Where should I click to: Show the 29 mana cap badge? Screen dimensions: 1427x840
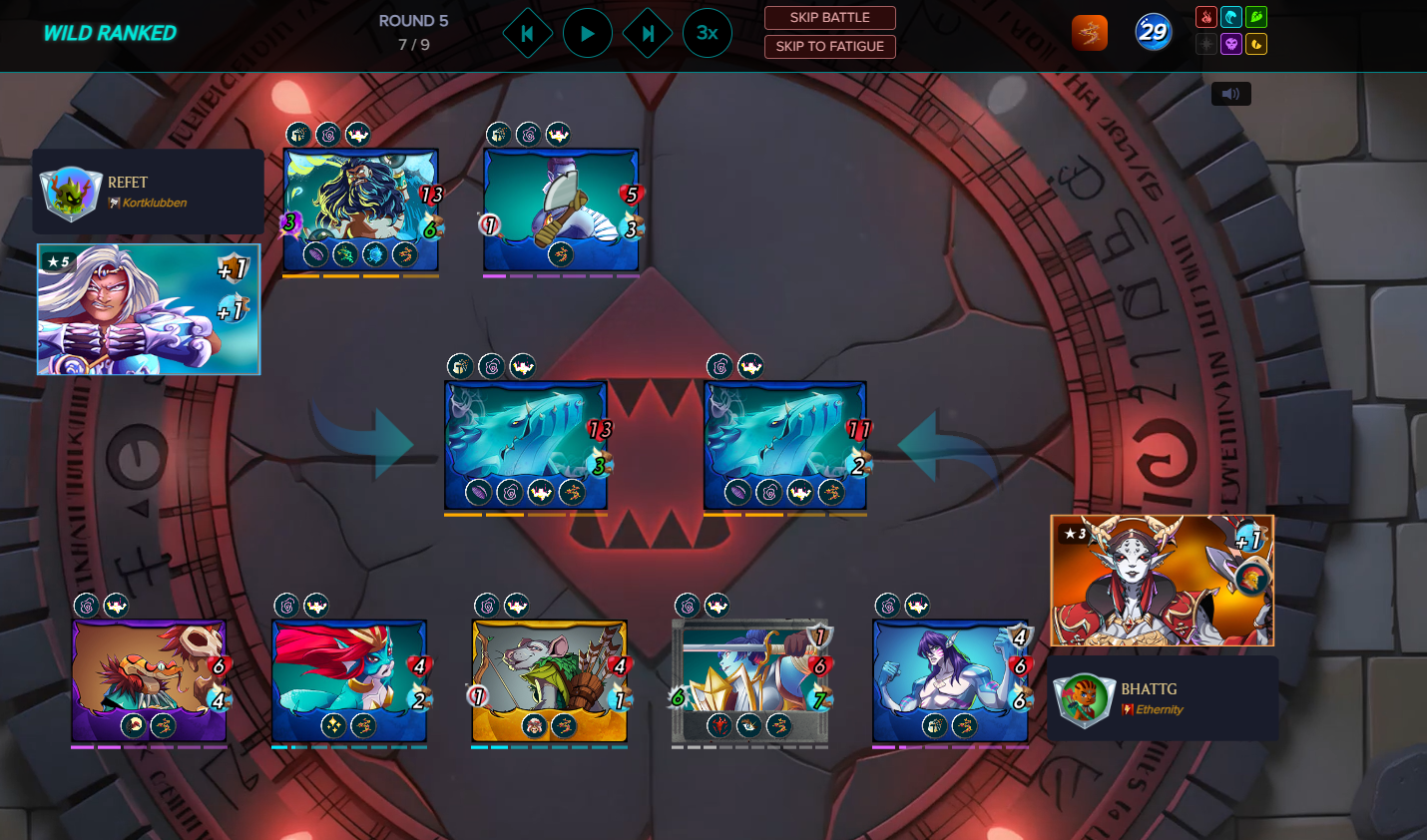tap(1153, 33)
